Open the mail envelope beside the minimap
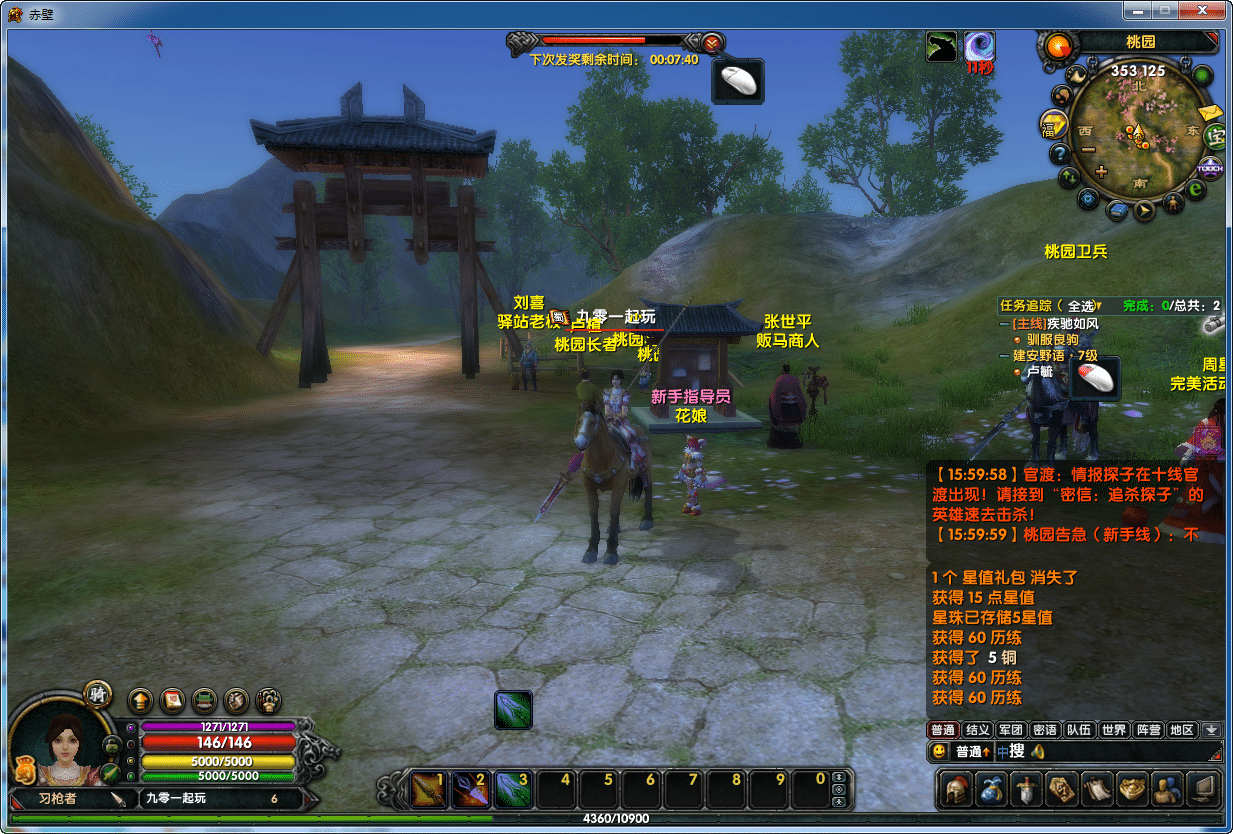The image size is (1233, 834). pos(1211,112)
